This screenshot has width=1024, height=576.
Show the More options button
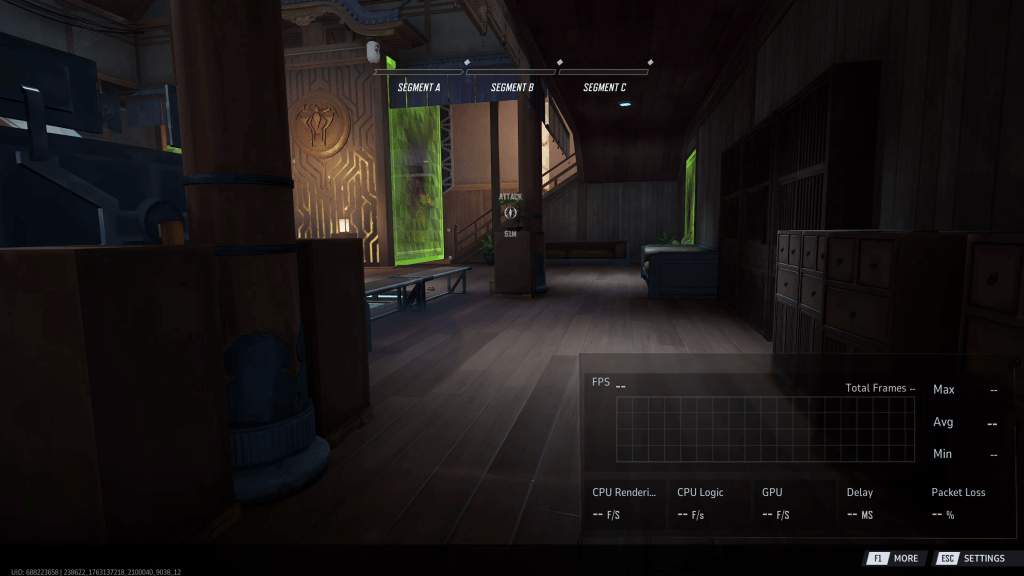[893, 558]
